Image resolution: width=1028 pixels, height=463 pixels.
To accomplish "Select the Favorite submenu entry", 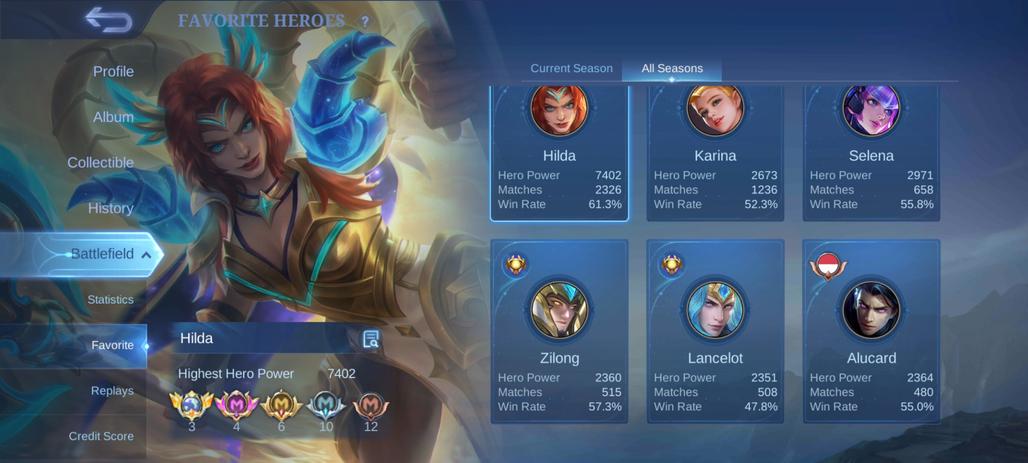I will (x=112, y=345).
